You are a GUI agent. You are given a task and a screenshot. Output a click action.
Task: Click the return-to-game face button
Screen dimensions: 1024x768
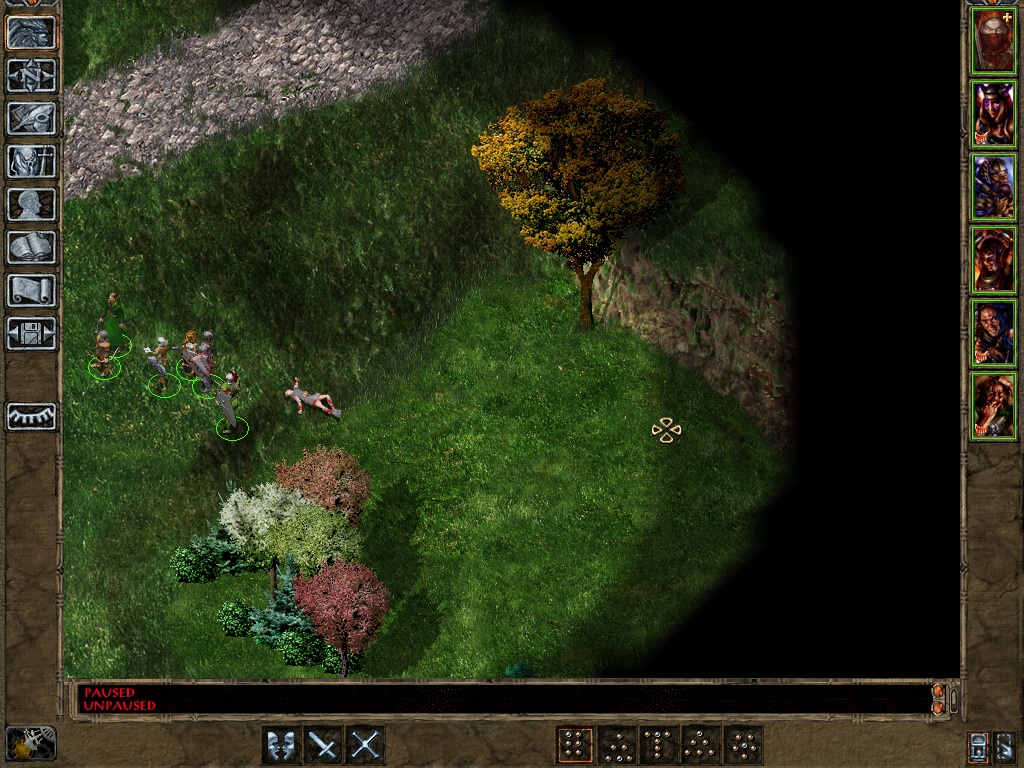[32, 32]
